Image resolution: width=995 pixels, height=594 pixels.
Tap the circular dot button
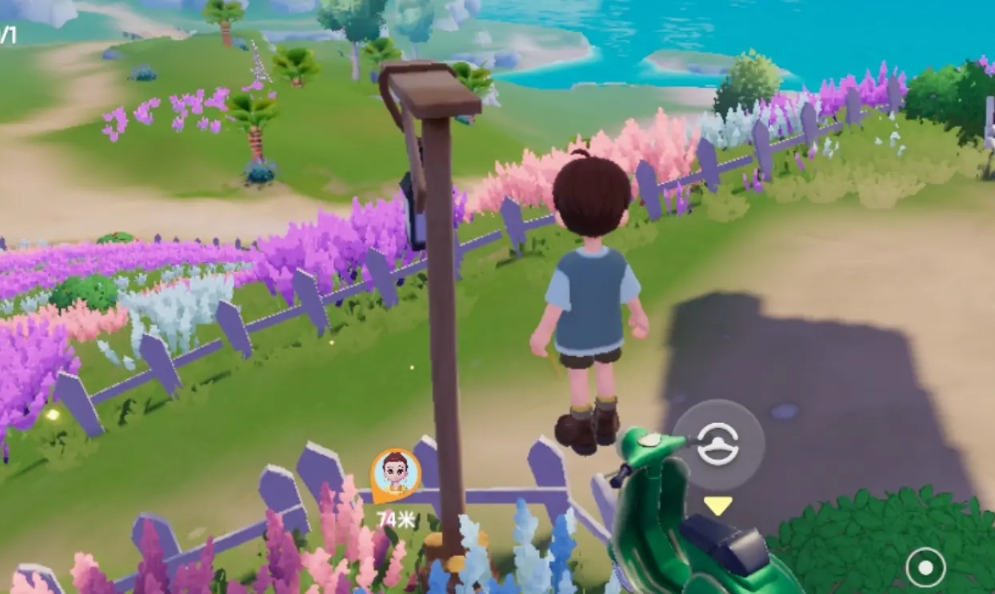coord(925,568)
